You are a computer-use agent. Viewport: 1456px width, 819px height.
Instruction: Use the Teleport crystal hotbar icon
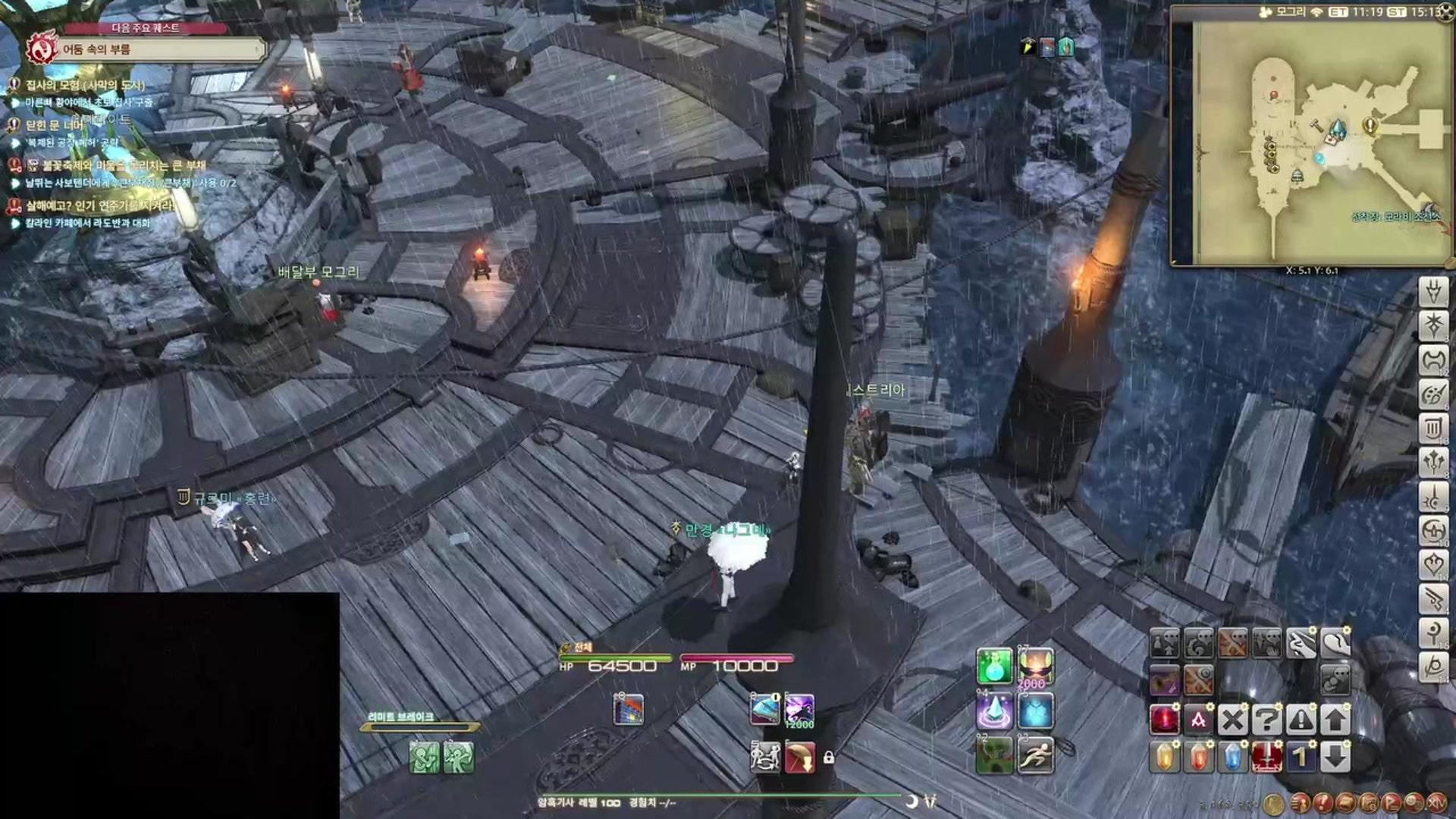click(x=994, y=712)
